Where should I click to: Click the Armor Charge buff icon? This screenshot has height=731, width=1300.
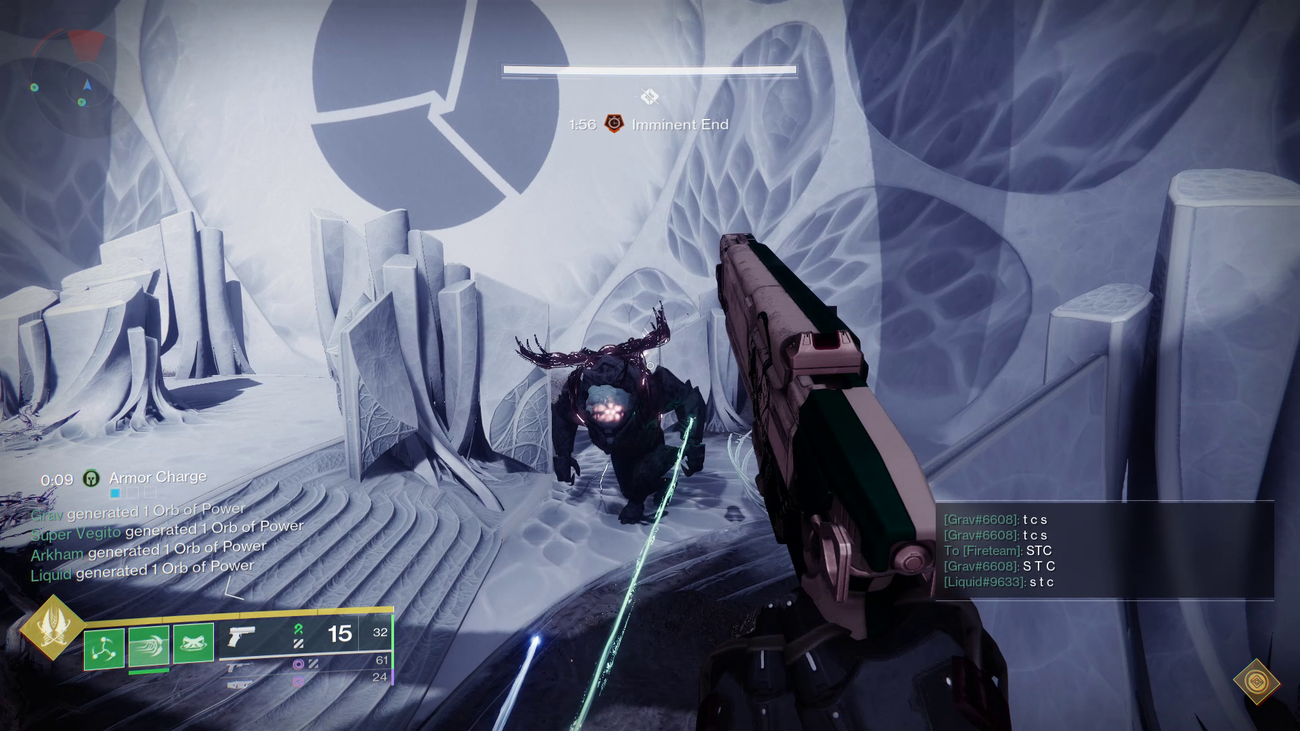[x=89, y=477]
